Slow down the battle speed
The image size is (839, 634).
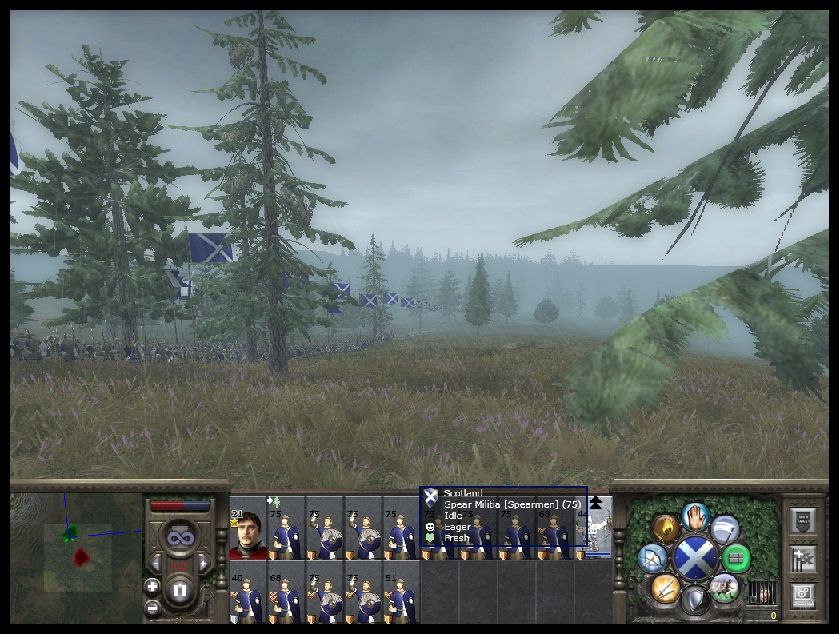pos(155,565)
